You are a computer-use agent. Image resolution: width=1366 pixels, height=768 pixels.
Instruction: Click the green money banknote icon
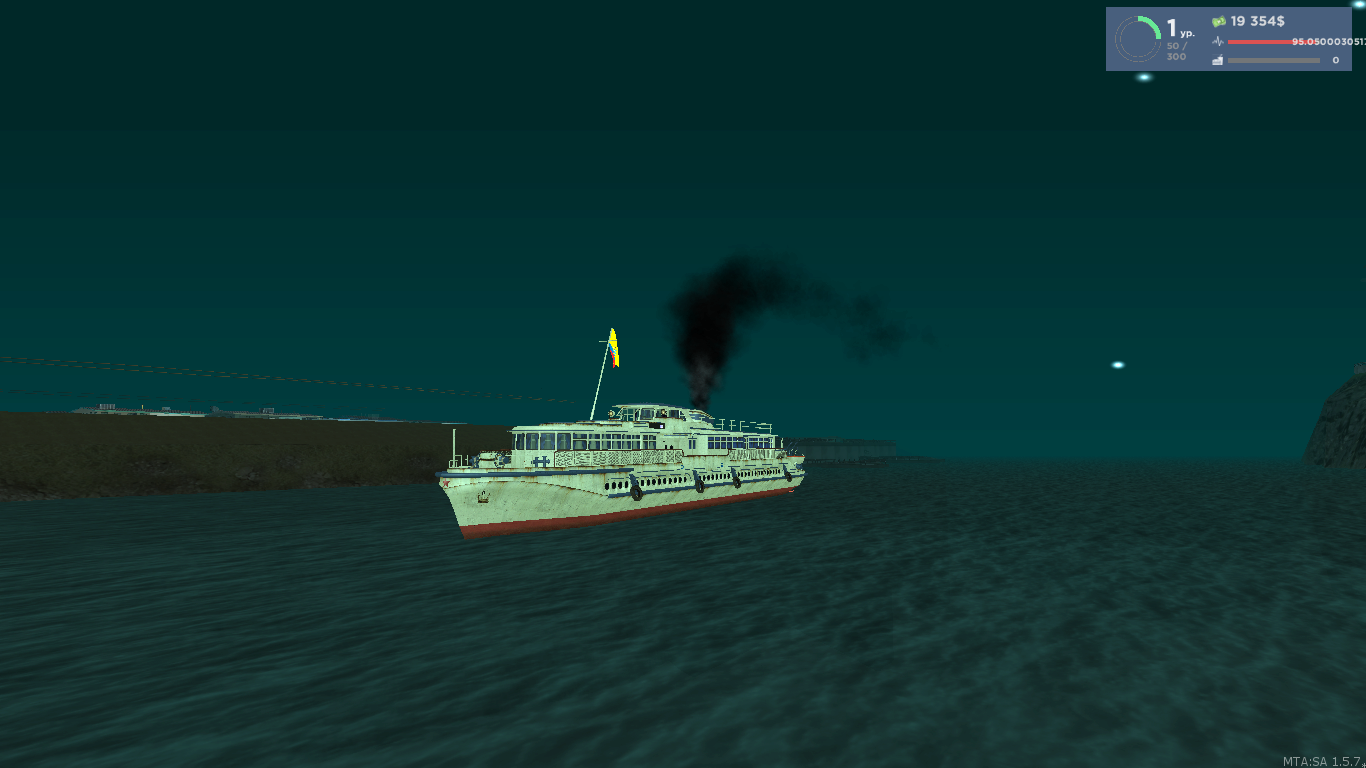(x=1218, y=19)
